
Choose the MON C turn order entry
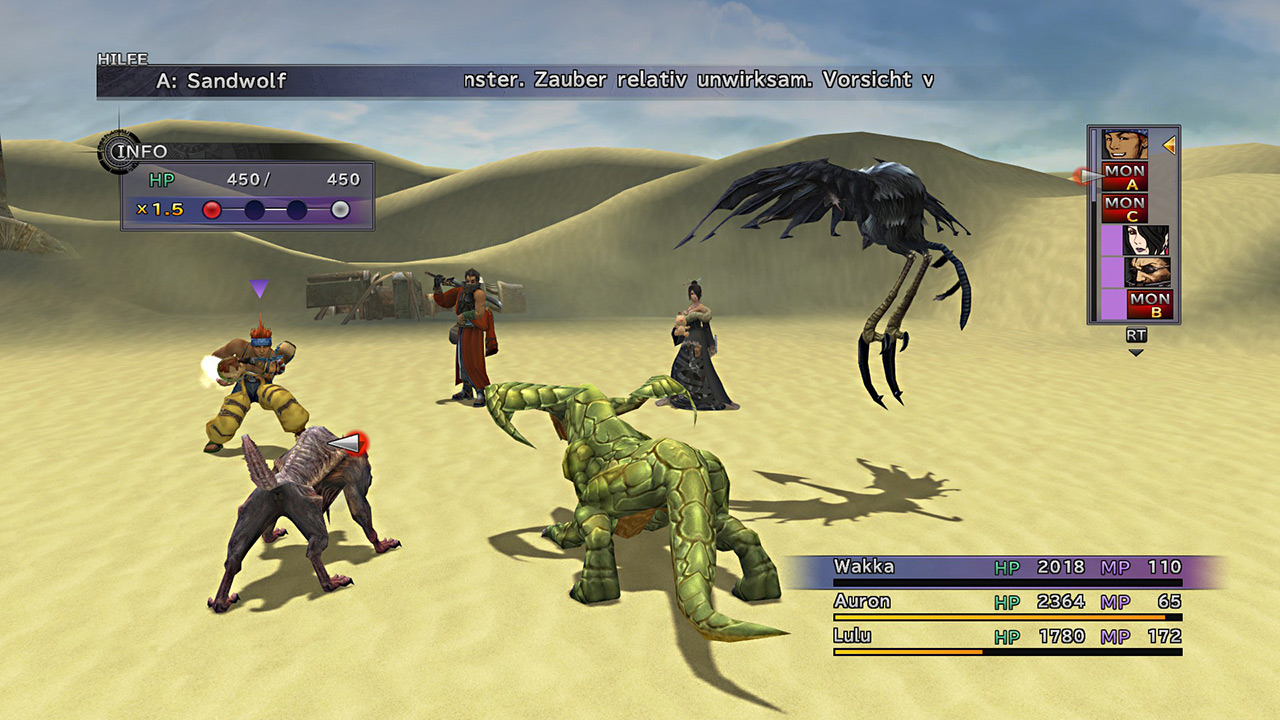coord(1124,208)
